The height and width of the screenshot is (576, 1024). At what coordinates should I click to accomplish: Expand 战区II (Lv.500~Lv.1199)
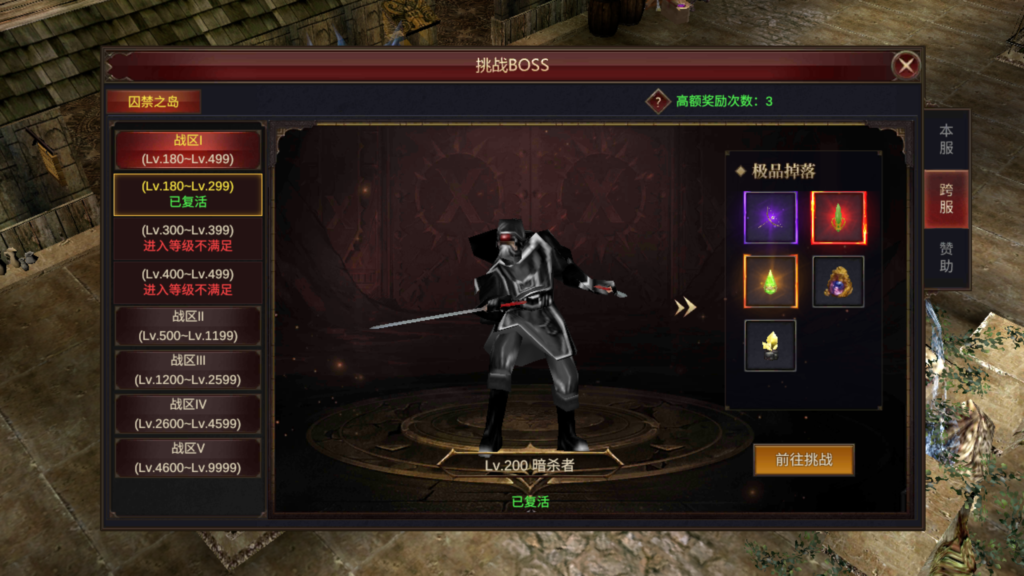tap(187, 326)
